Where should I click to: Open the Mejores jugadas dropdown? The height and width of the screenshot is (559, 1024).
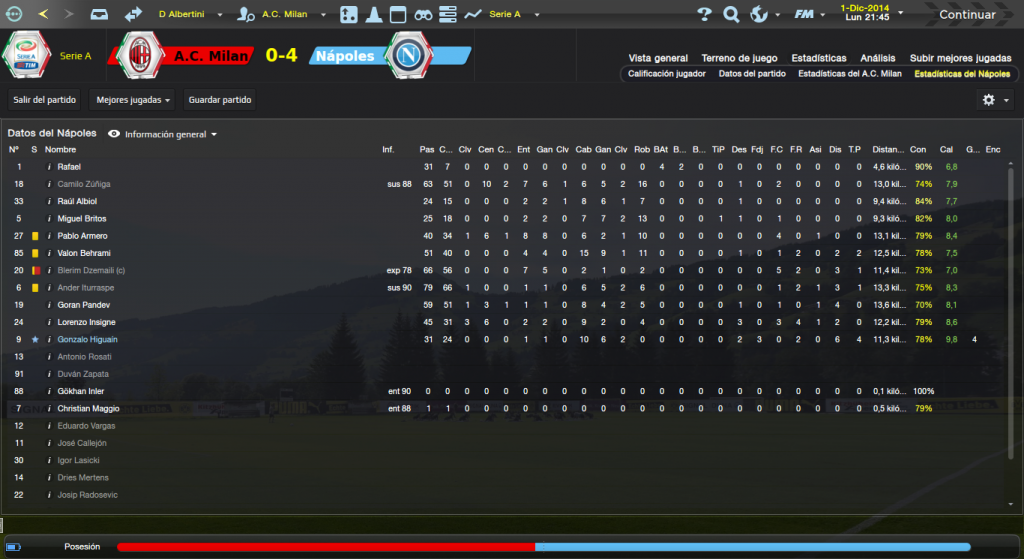(131, 100)
